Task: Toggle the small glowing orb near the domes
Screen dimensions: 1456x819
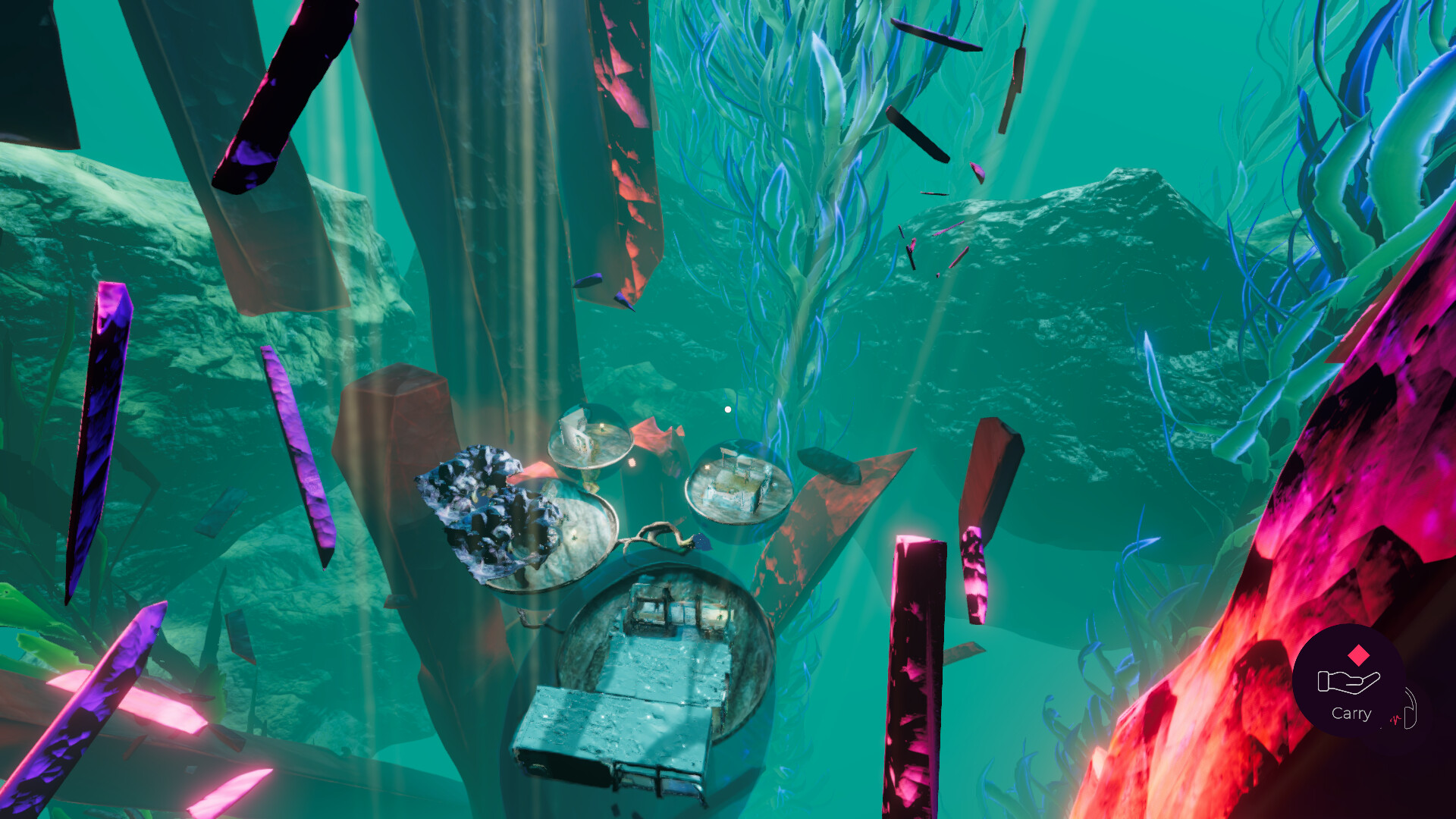Action: pos(632,463)
